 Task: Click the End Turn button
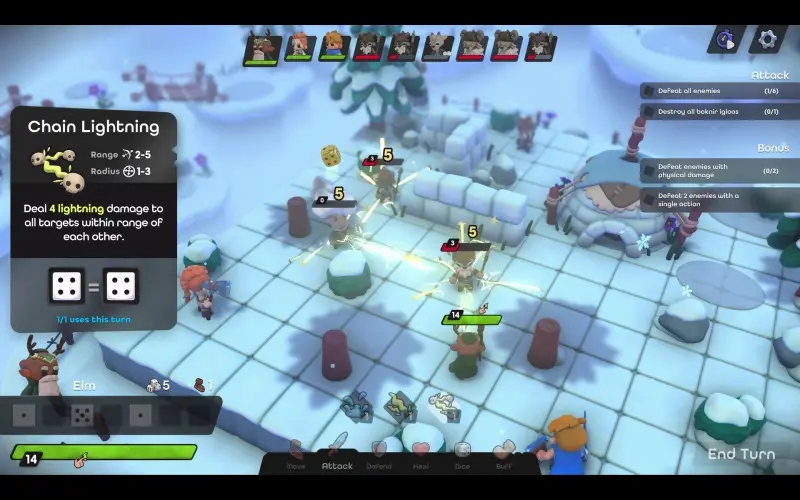741,454
